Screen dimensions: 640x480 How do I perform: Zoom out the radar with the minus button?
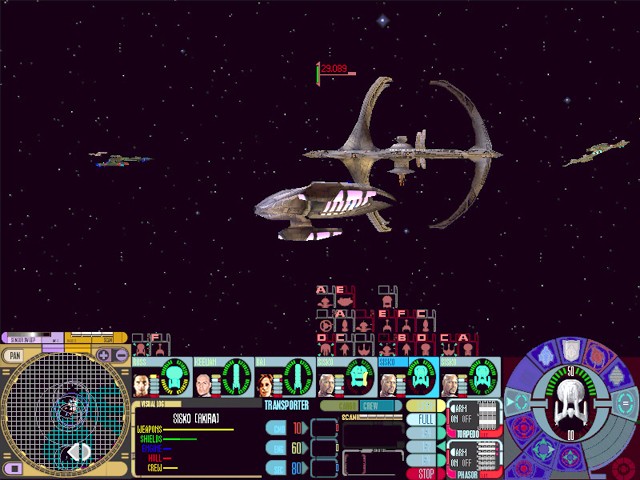coord(121,355)
